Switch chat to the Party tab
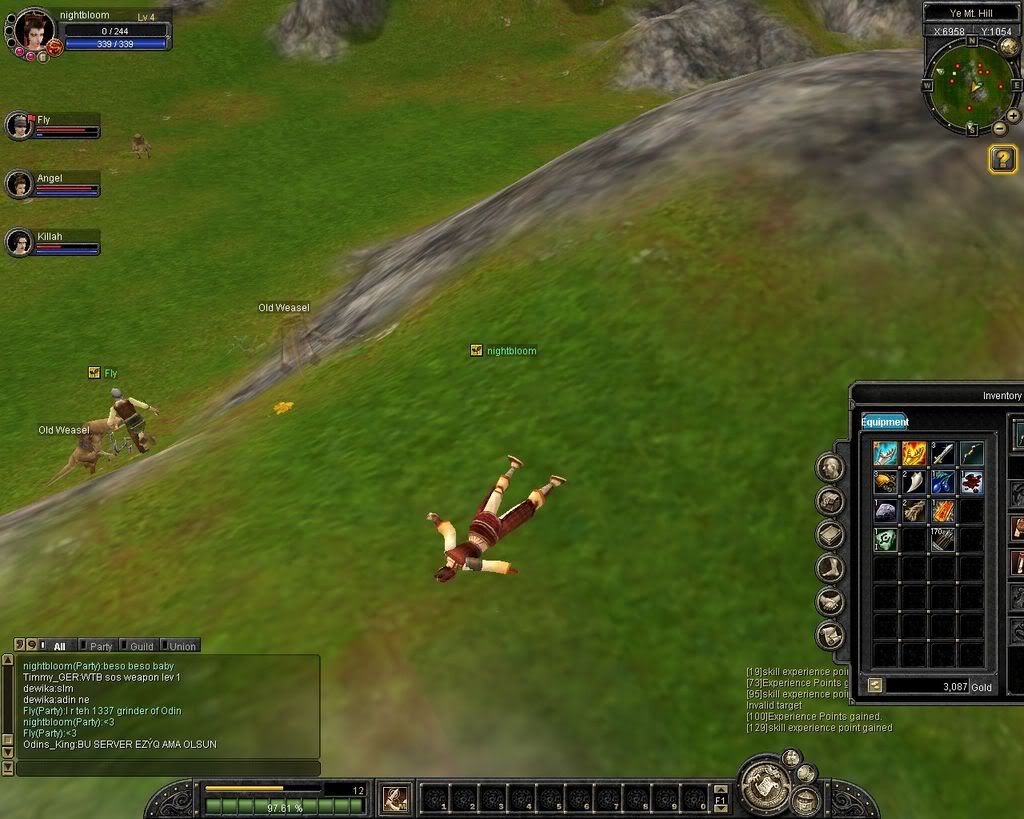The width and height of the screenshot is (1024, 819). point(100,646)
